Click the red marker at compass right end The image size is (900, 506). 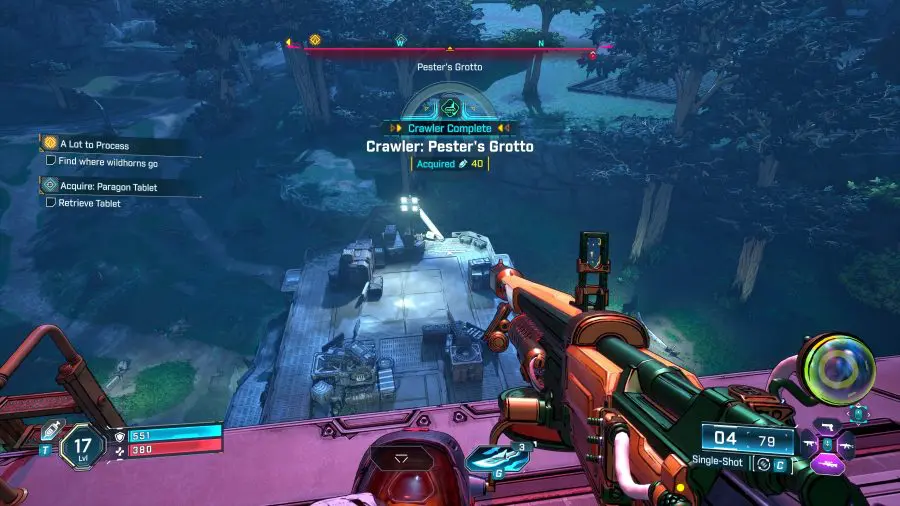click(592, 55)
